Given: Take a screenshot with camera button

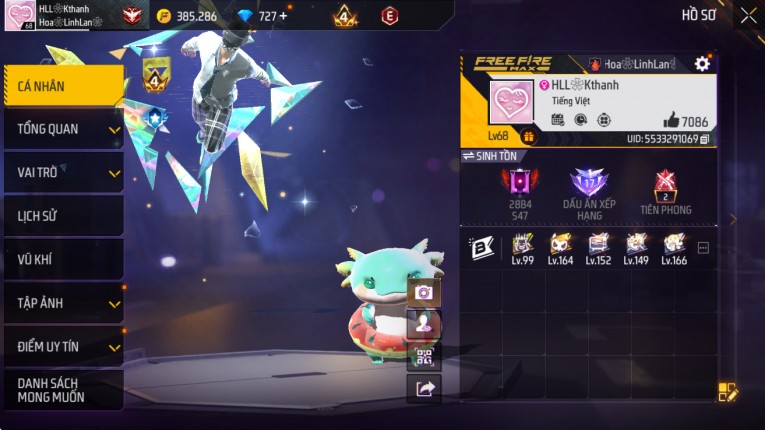Looking at the screenshot, I should coord(424,293).
